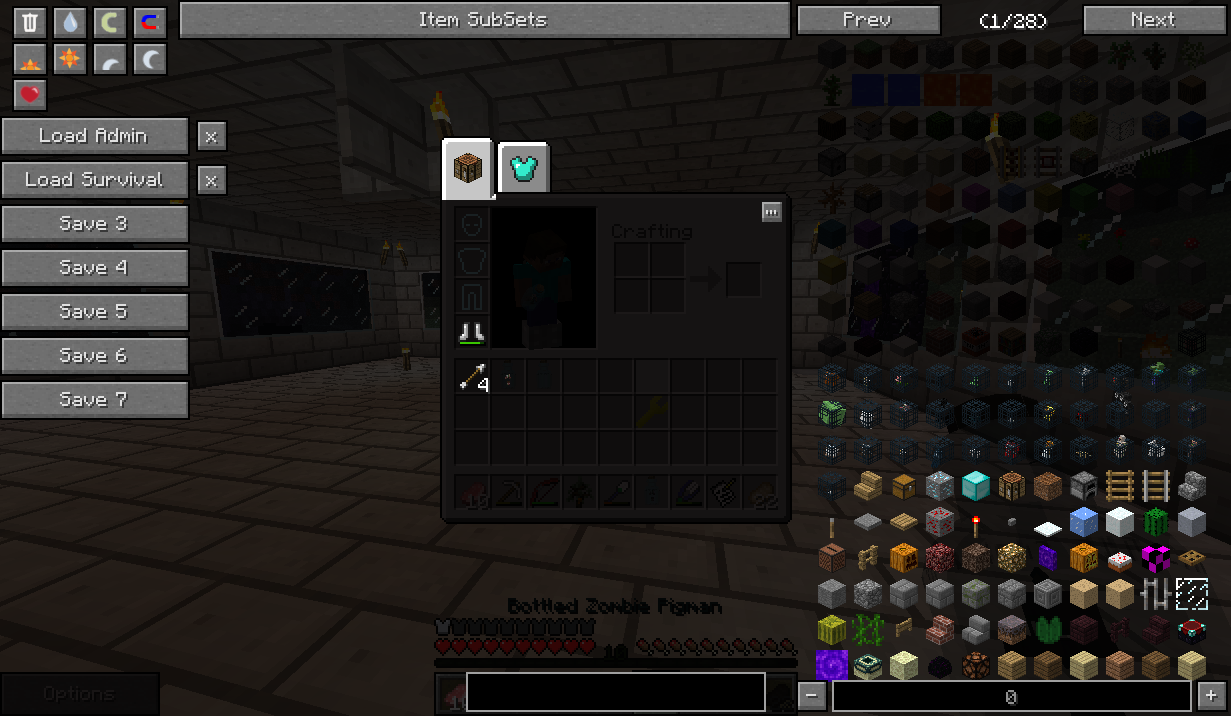Select the equipped boots armor slot
Viewport: 1231px width, 716px height.
(x=472, y=332)
